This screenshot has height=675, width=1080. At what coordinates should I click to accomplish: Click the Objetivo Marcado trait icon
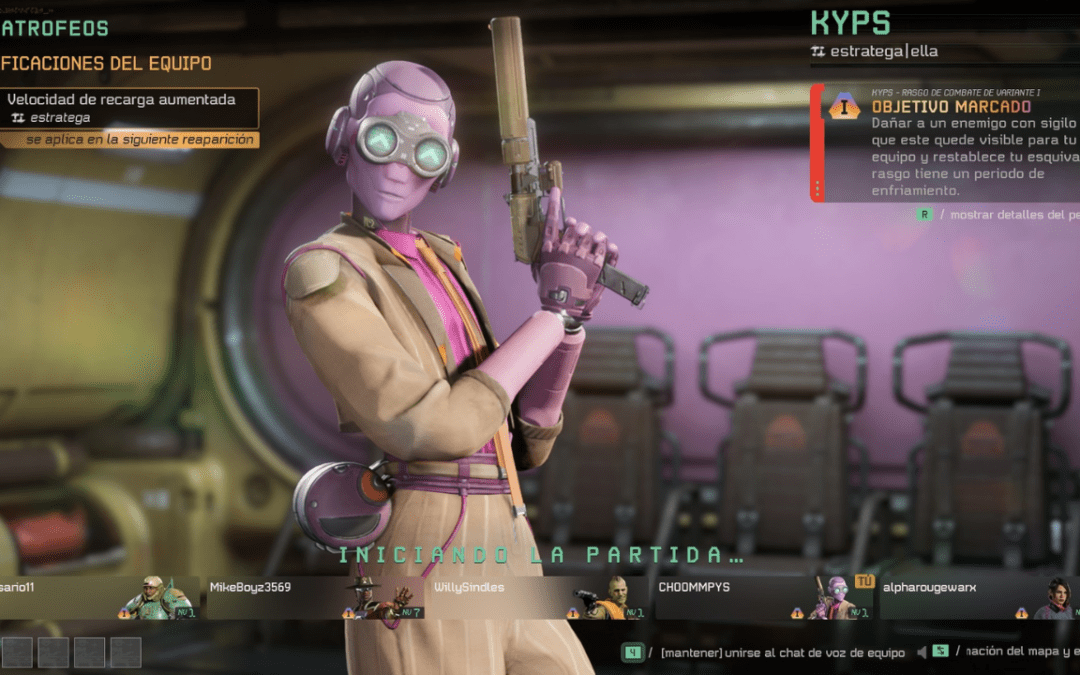844,105
